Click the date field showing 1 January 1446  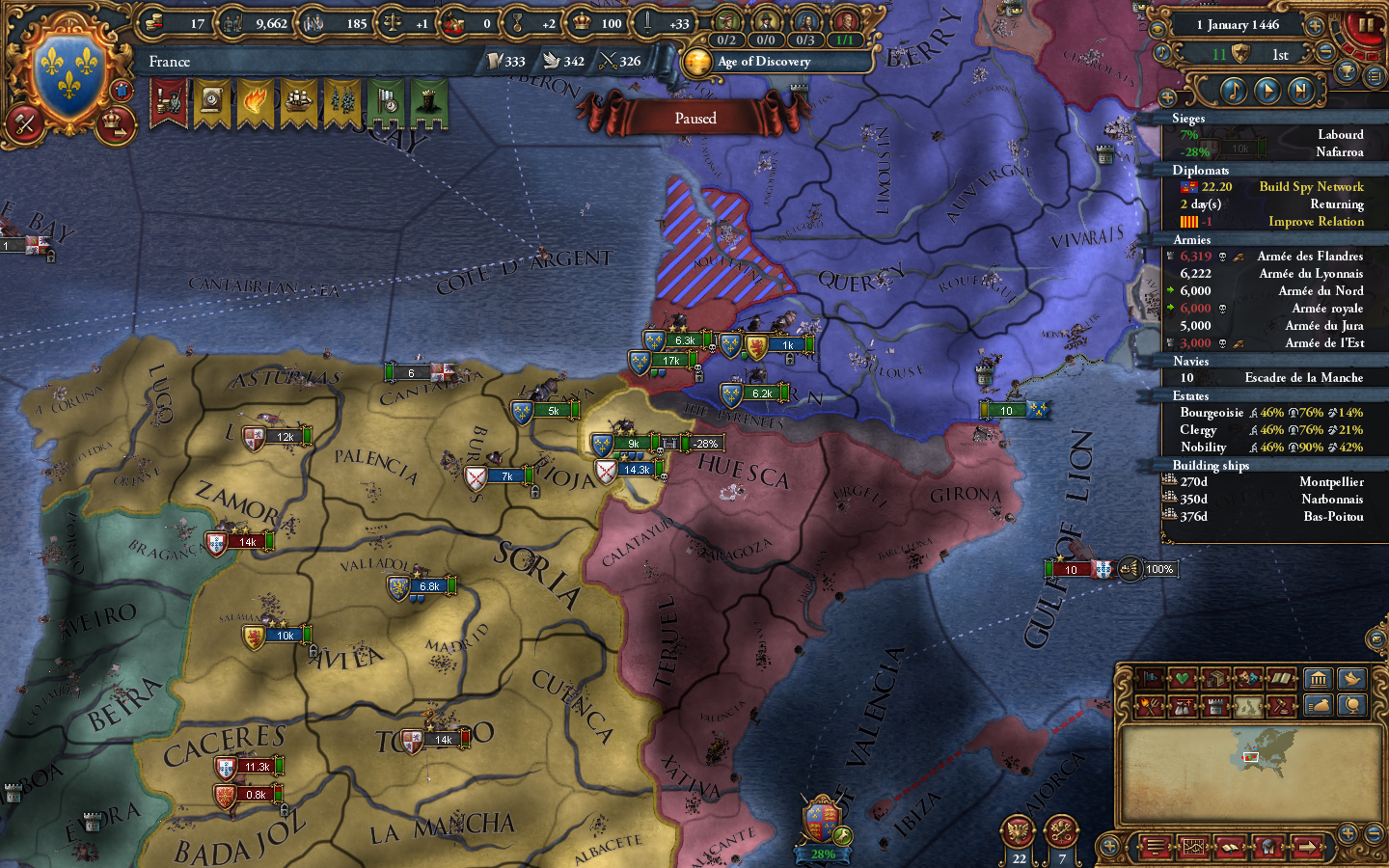coord(1238,25)
